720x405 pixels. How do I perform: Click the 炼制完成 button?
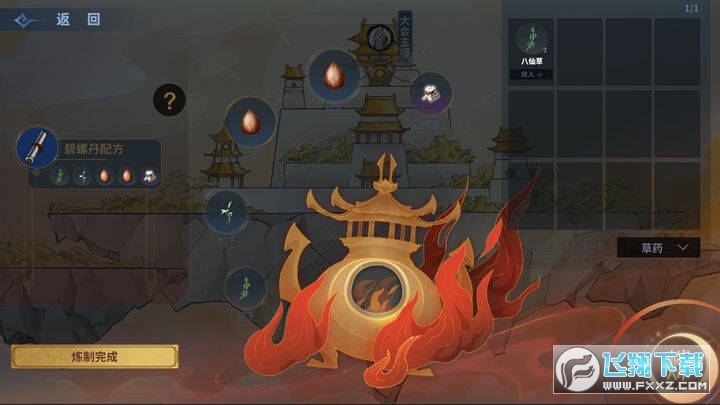pyautogui.click(x=94, y=356)
